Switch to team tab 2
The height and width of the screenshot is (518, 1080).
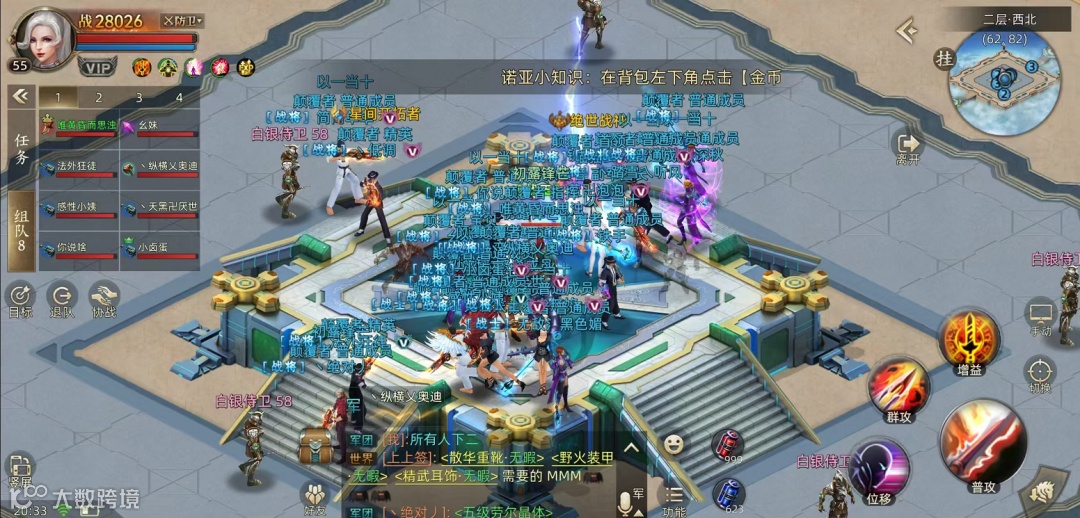pyautogui.click(x=98, y=97)
